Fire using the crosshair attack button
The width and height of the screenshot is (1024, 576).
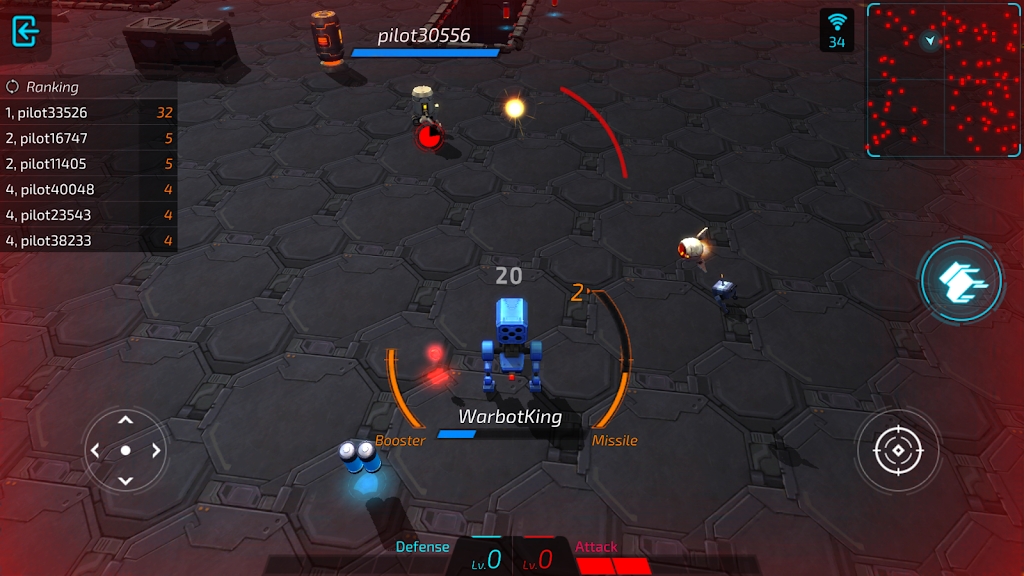(x=897, y=451)
